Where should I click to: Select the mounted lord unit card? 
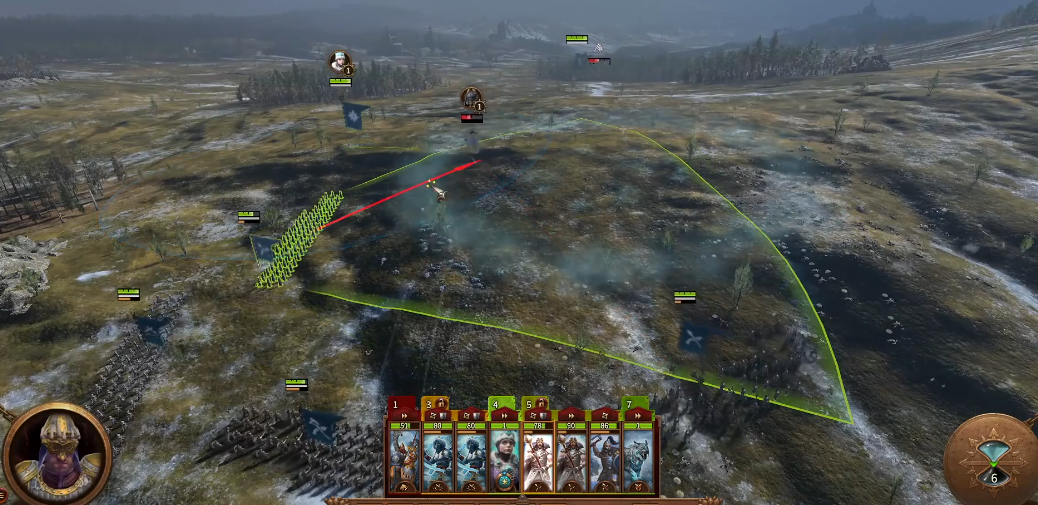pos(404,458)
